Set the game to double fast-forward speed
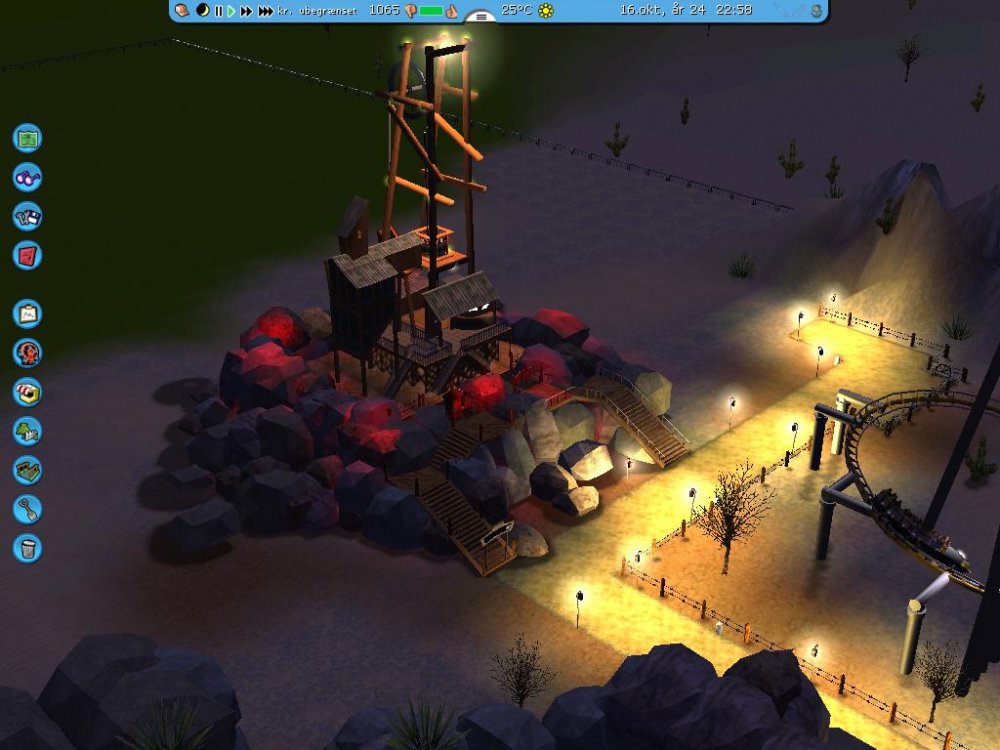 [x=246, y=11]
